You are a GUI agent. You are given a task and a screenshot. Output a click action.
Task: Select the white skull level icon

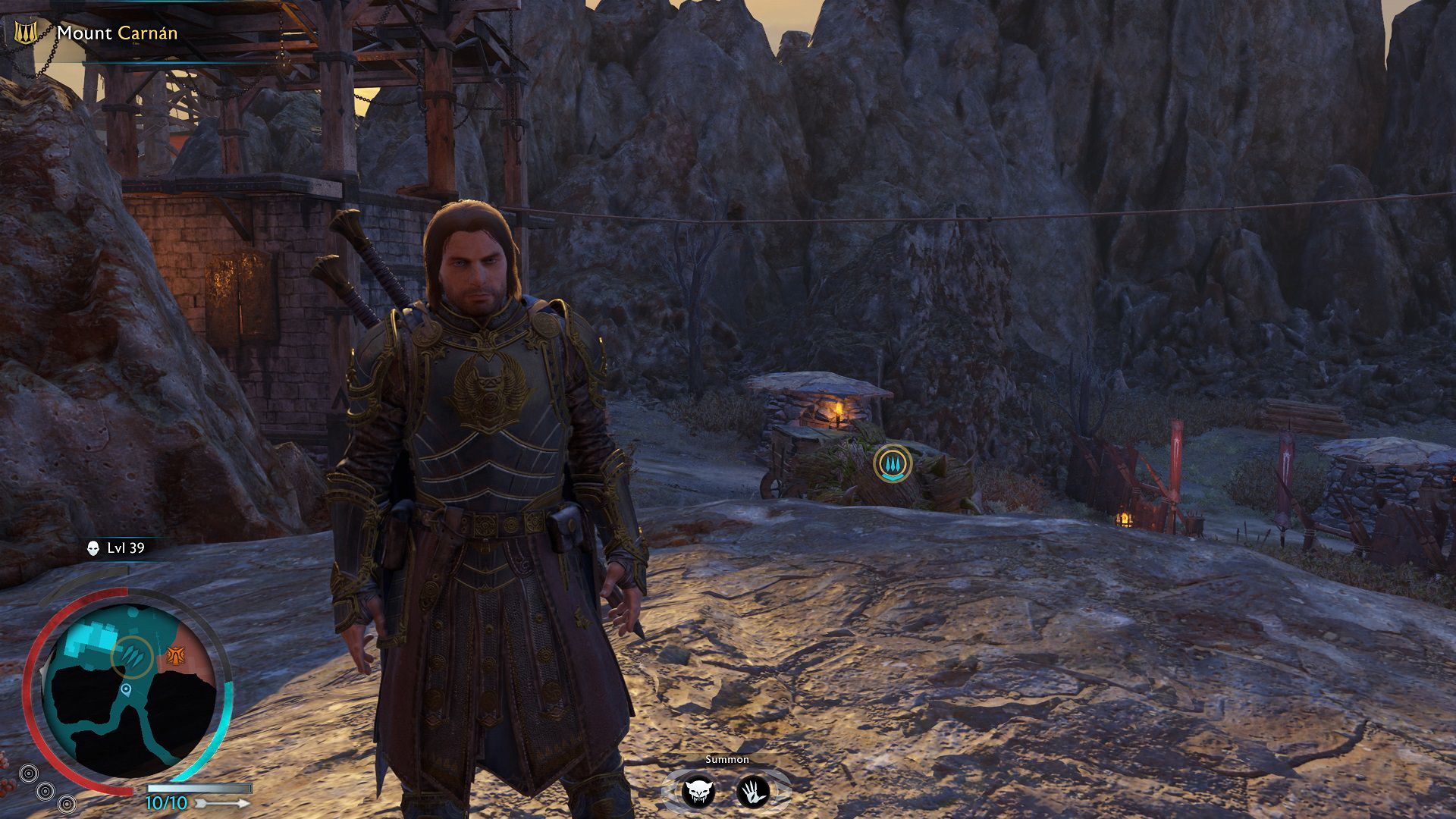93,548
